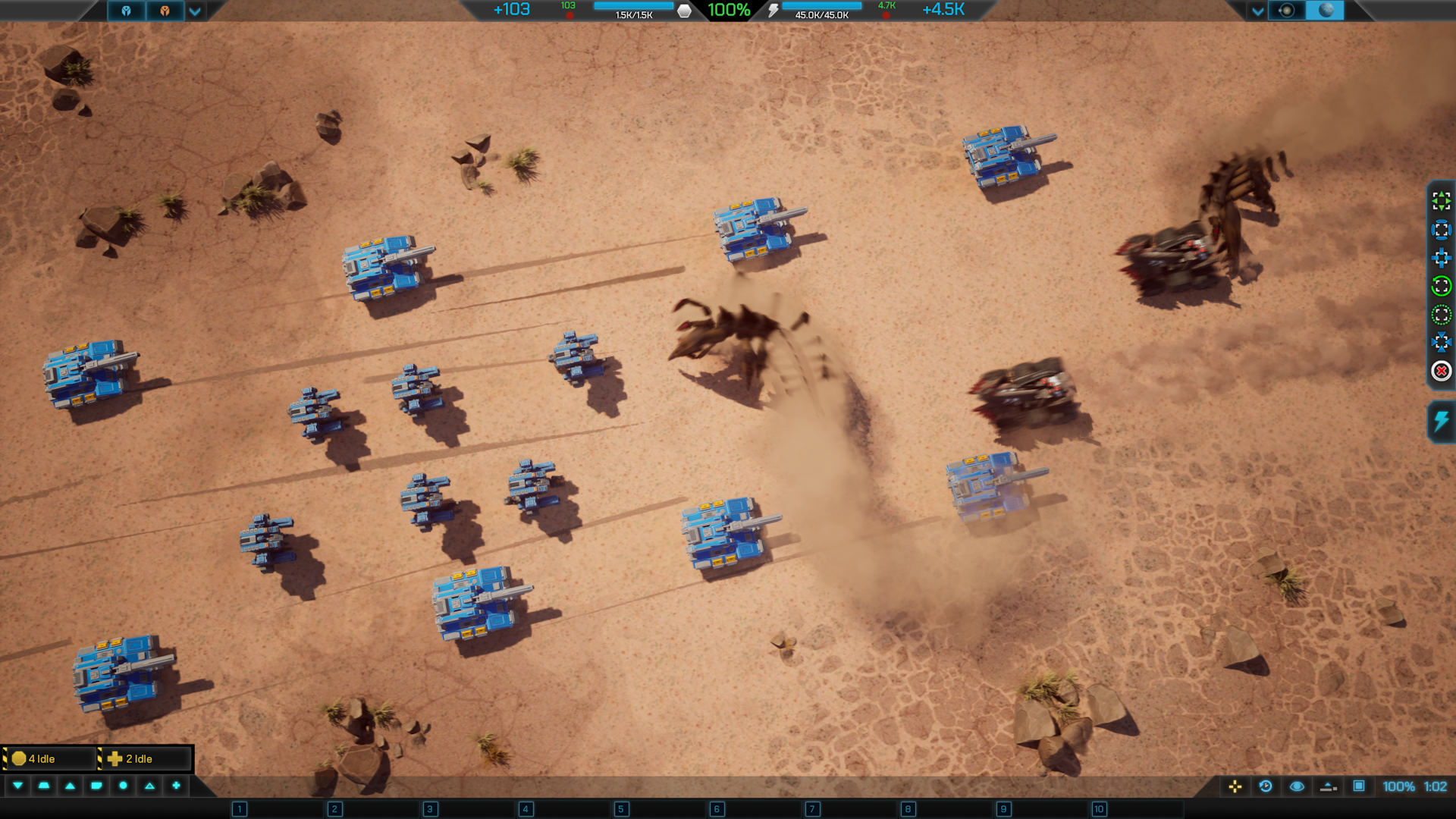
Task: Switch to control group tab 1
Action: [237, 809]
